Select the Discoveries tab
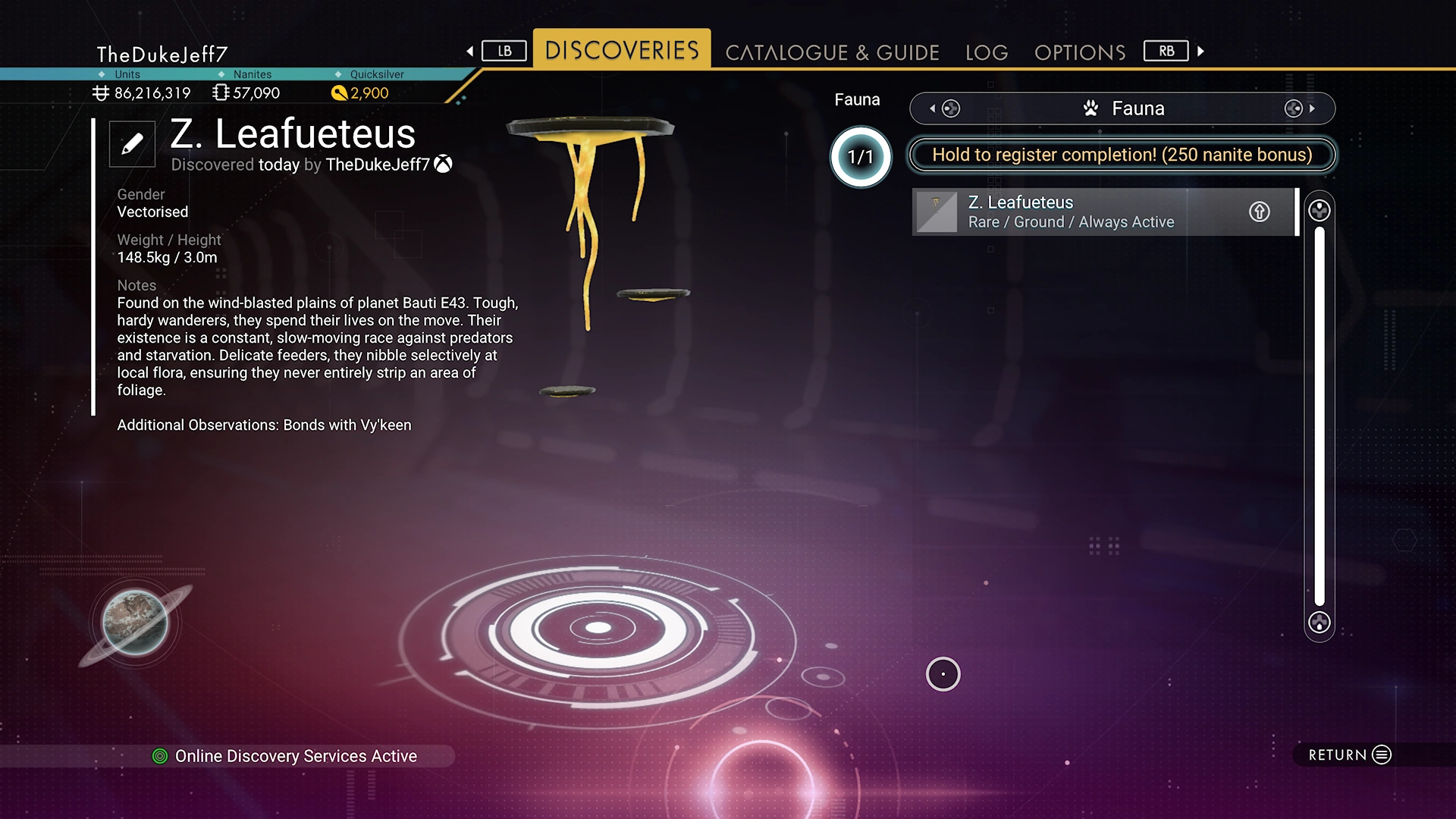 point(622,50)
